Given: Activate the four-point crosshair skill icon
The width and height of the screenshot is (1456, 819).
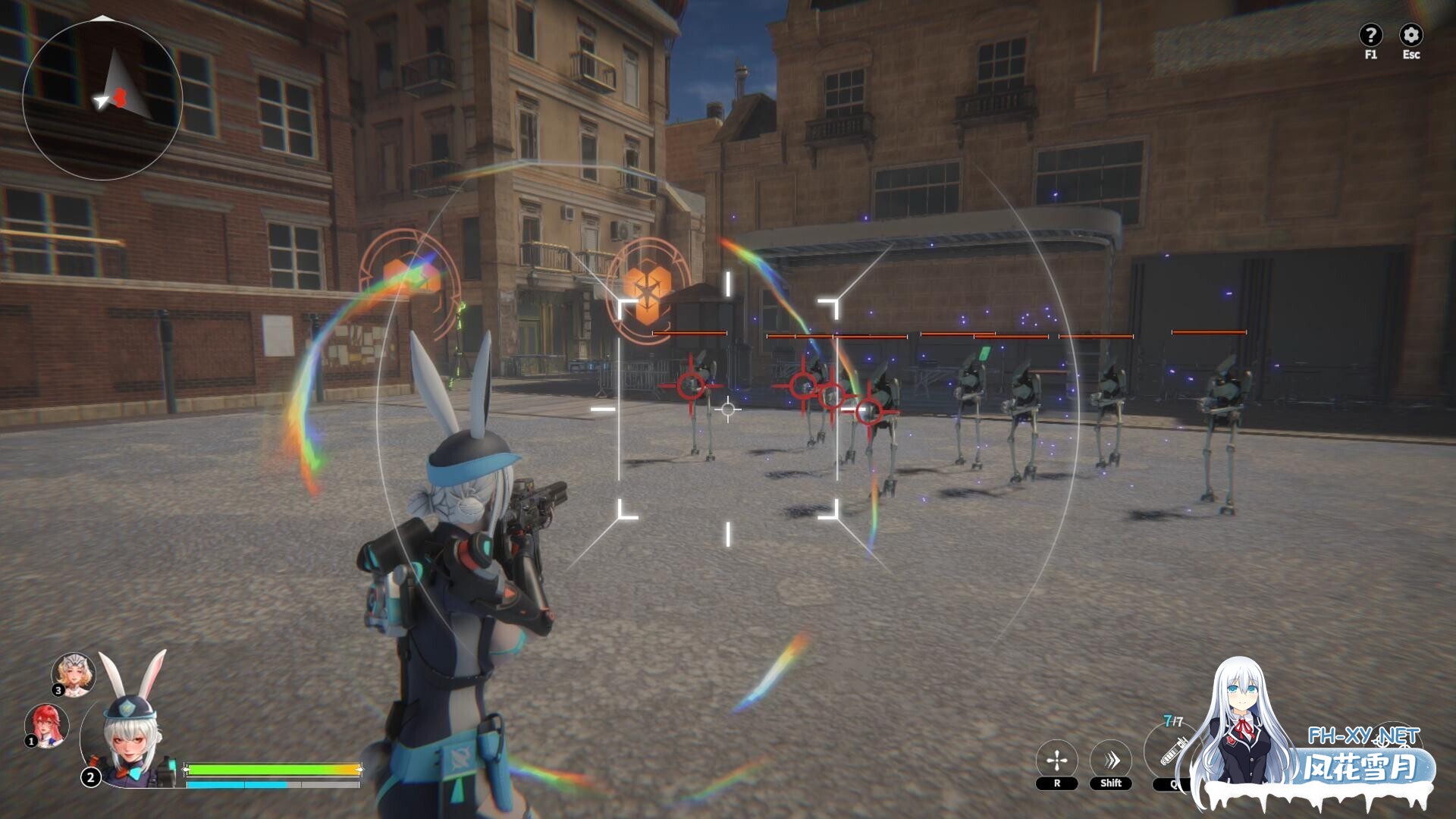Looking at the screenshot, I should 1056,760.
